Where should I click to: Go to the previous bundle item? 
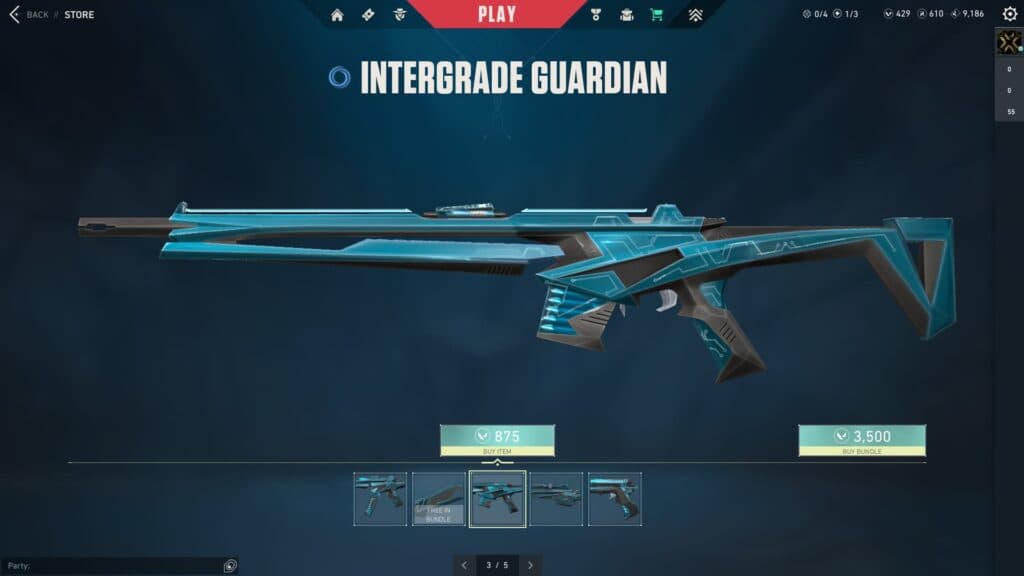click(464, 565)
